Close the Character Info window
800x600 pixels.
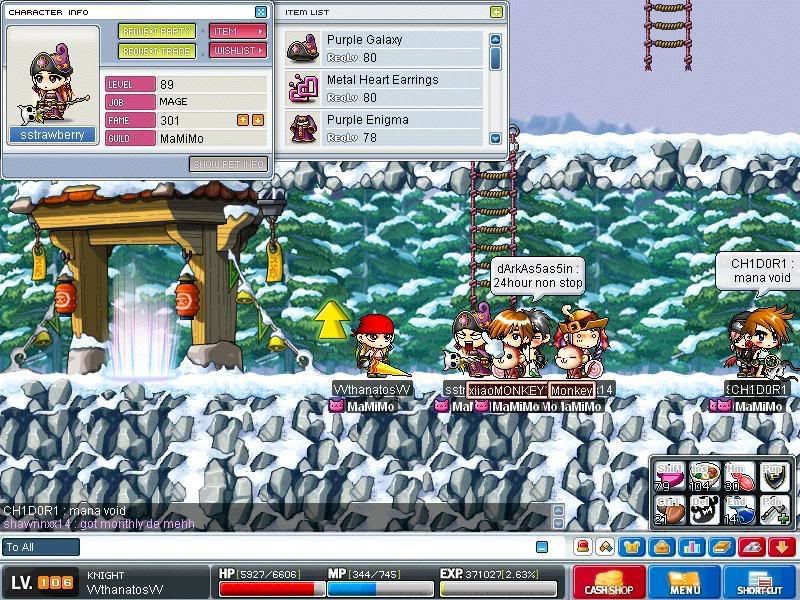pyautogui.click(x=261, y=12)
